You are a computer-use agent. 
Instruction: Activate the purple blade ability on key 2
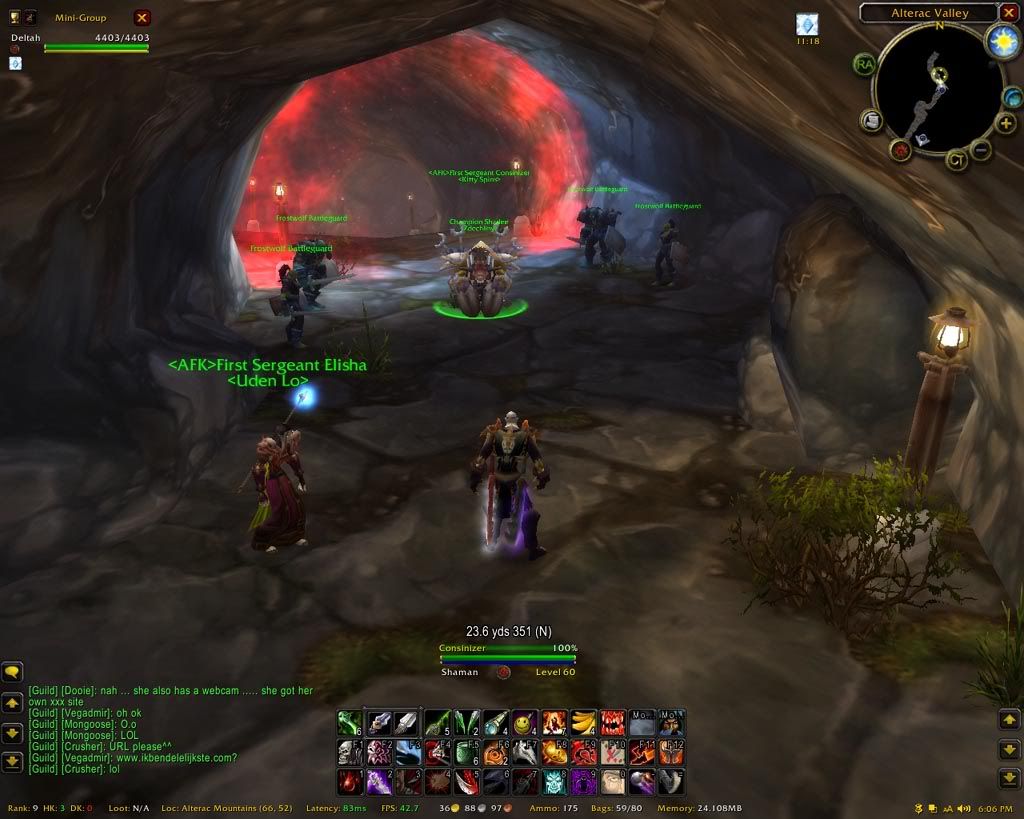(379, 782)
